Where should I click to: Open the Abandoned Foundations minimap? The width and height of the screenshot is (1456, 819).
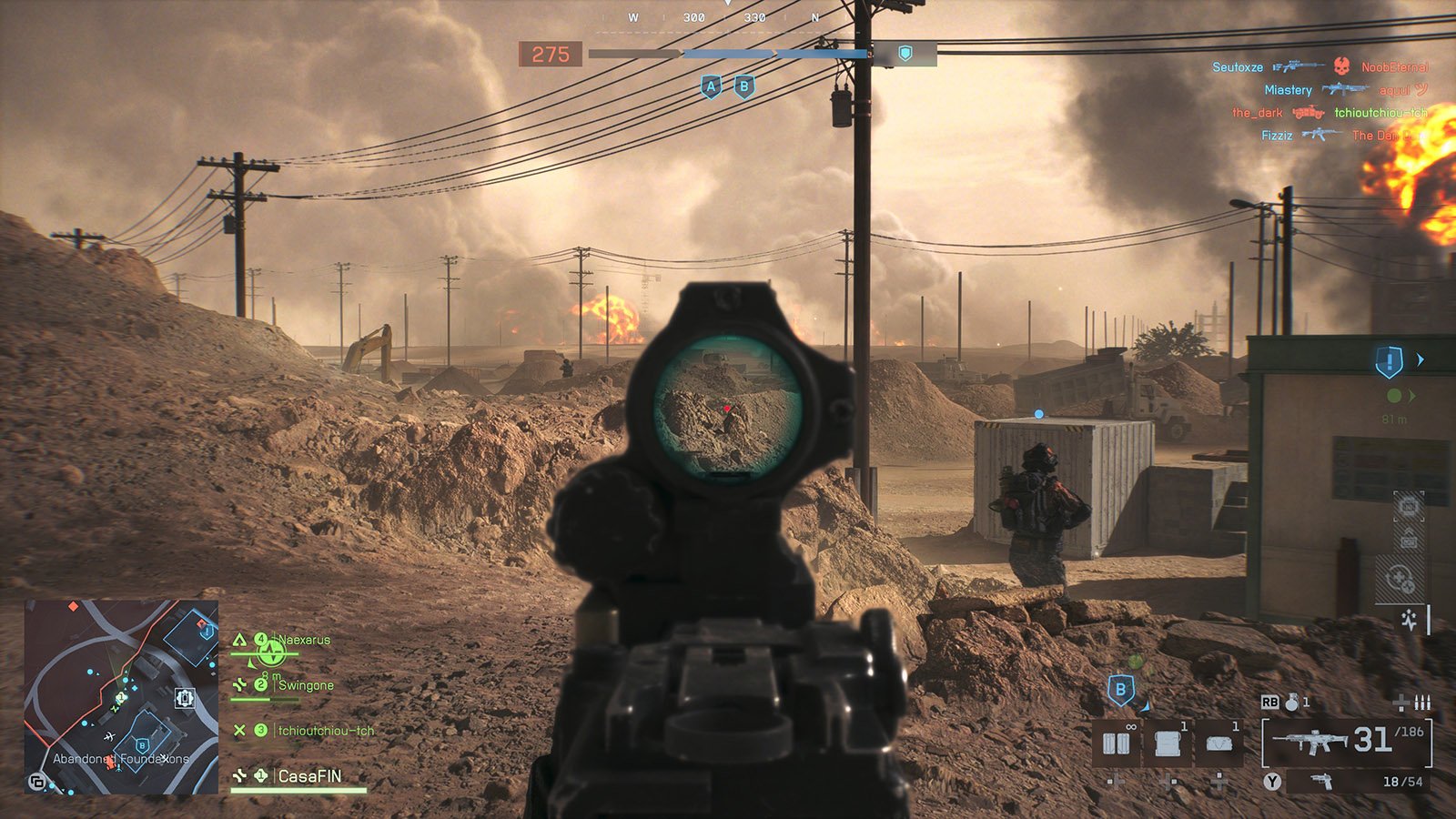[x=121, y=696]
